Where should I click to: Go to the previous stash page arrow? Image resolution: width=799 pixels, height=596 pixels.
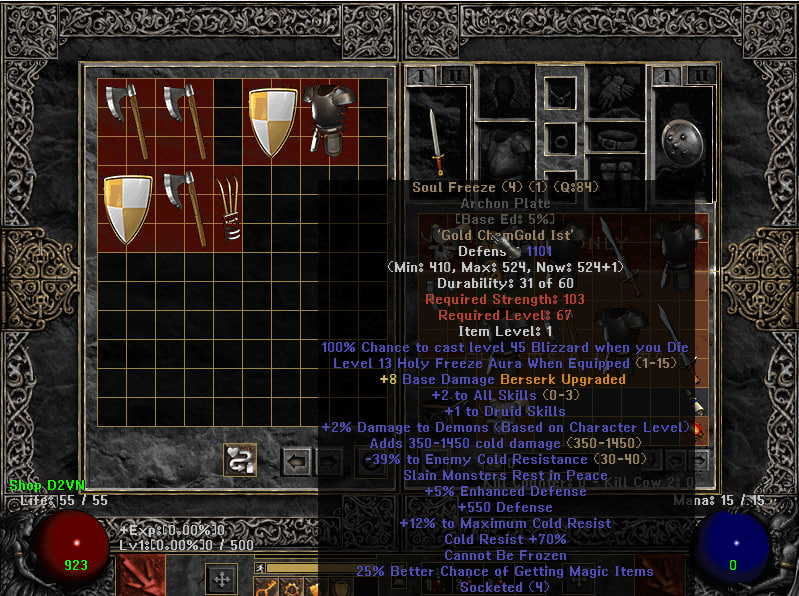coord(296,461)
